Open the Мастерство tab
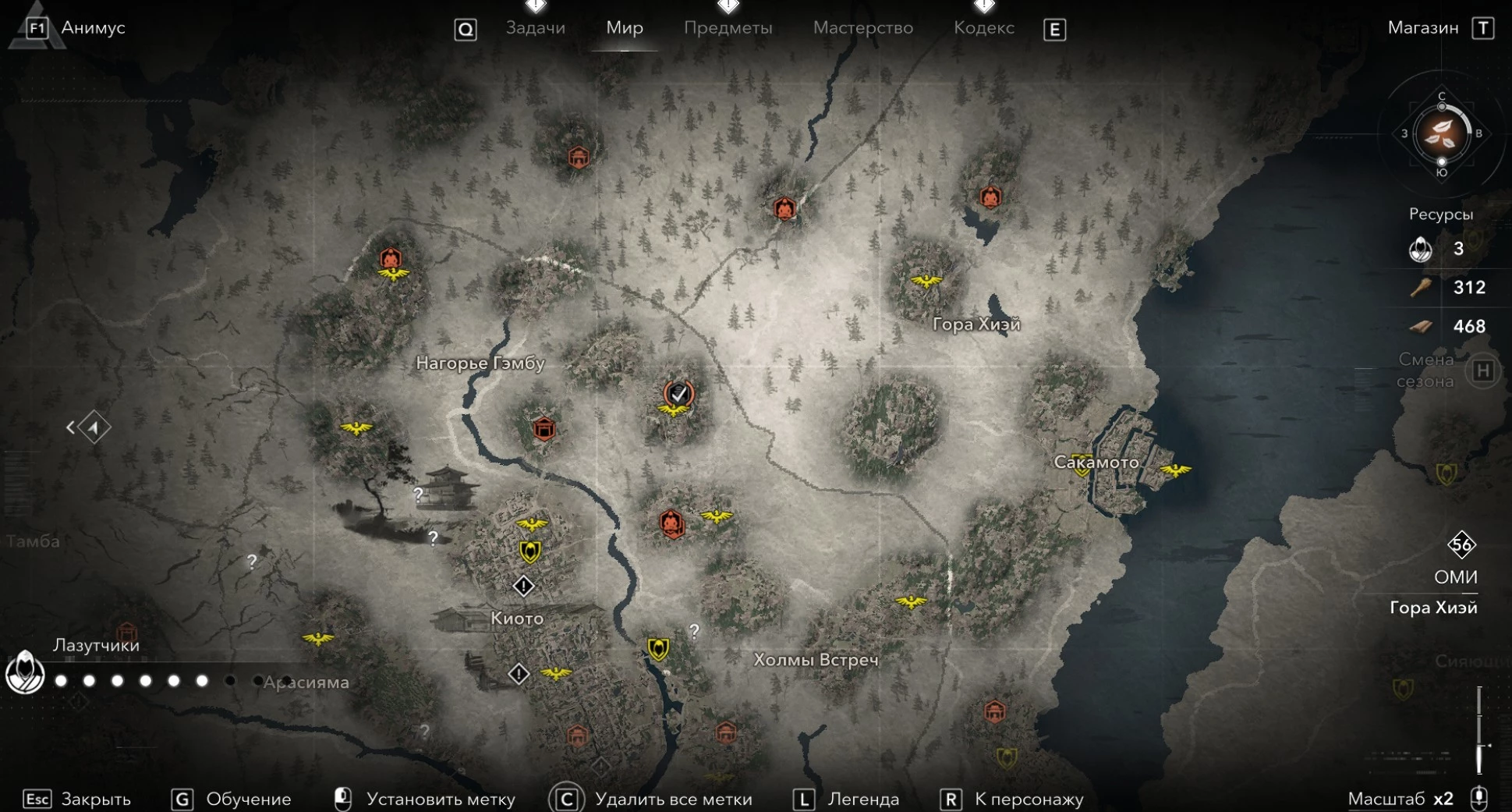The image size is (1512, 812). 862,28
